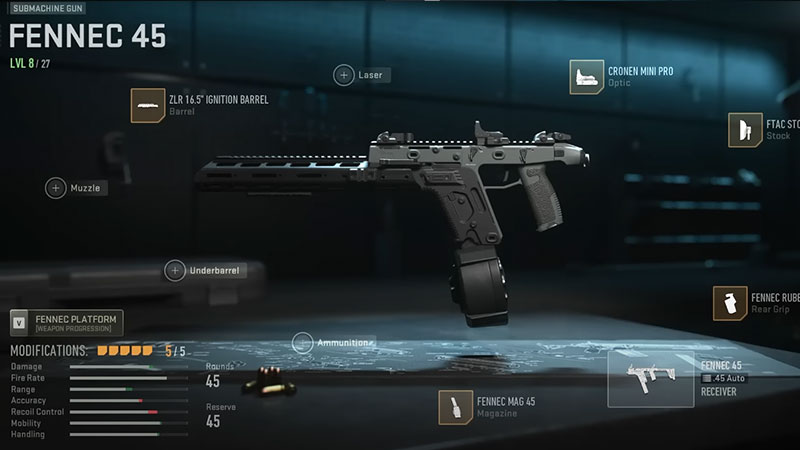
Task: Open the Fennec 45 receiver selection
Action: coord(650,379)
